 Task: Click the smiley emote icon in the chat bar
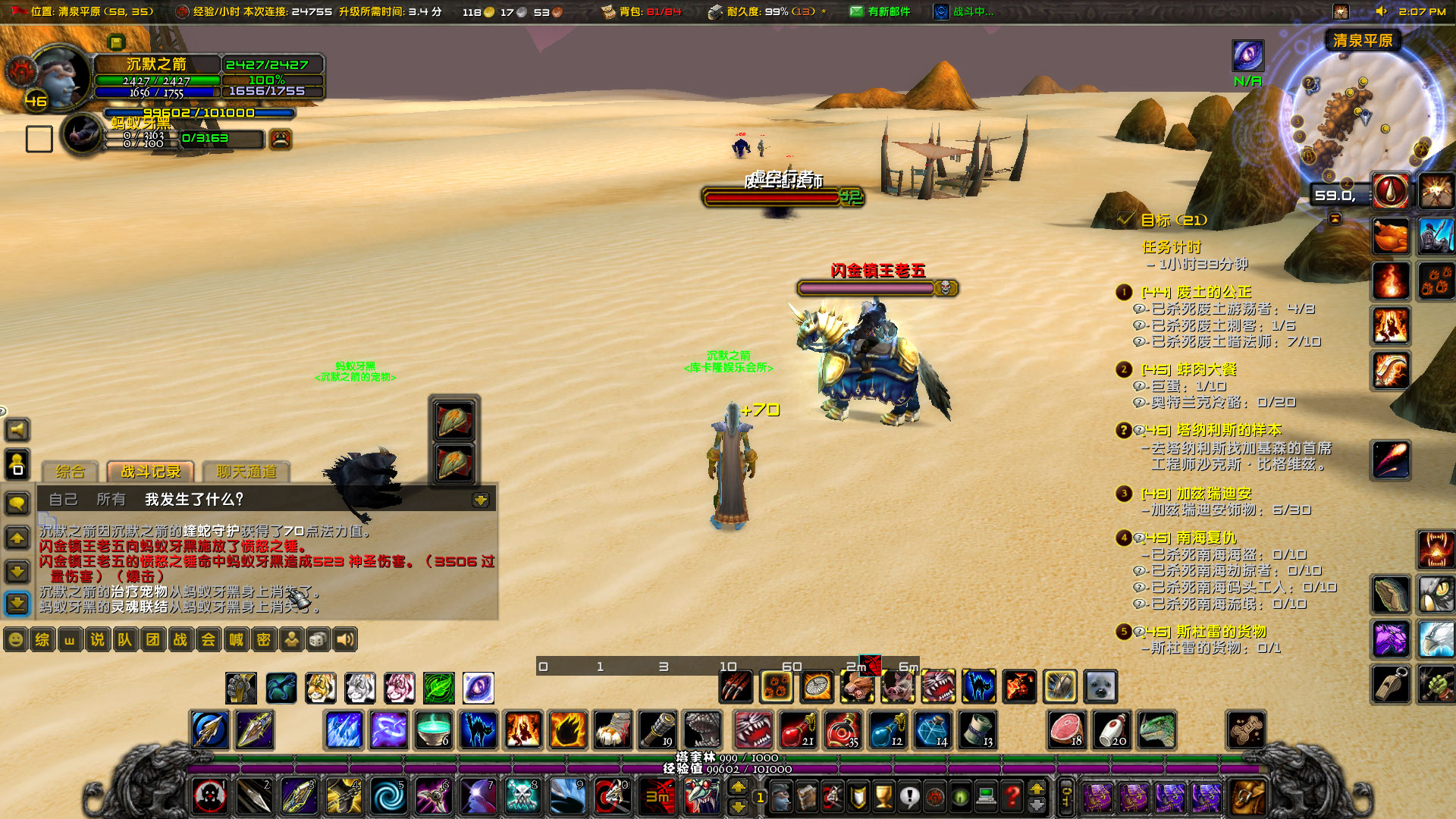click(15, 639)
